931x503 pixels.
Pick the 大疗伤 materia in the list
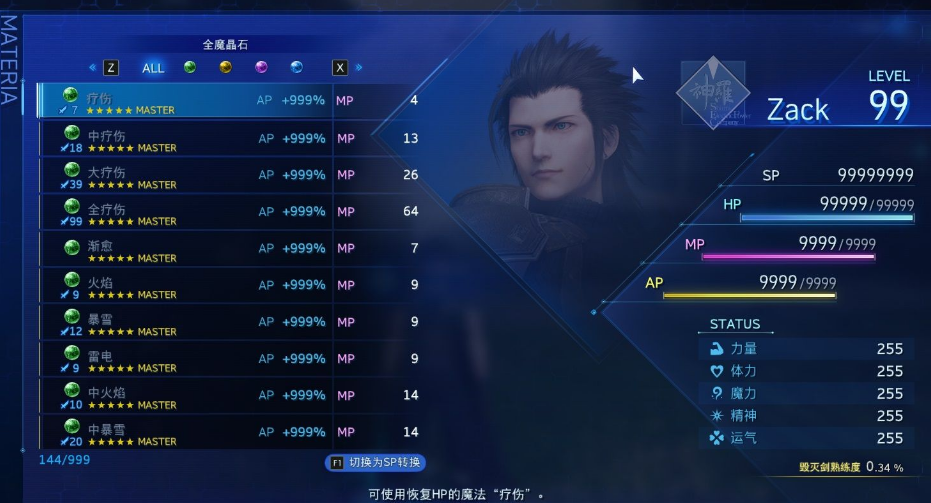(x=230, y=175)
